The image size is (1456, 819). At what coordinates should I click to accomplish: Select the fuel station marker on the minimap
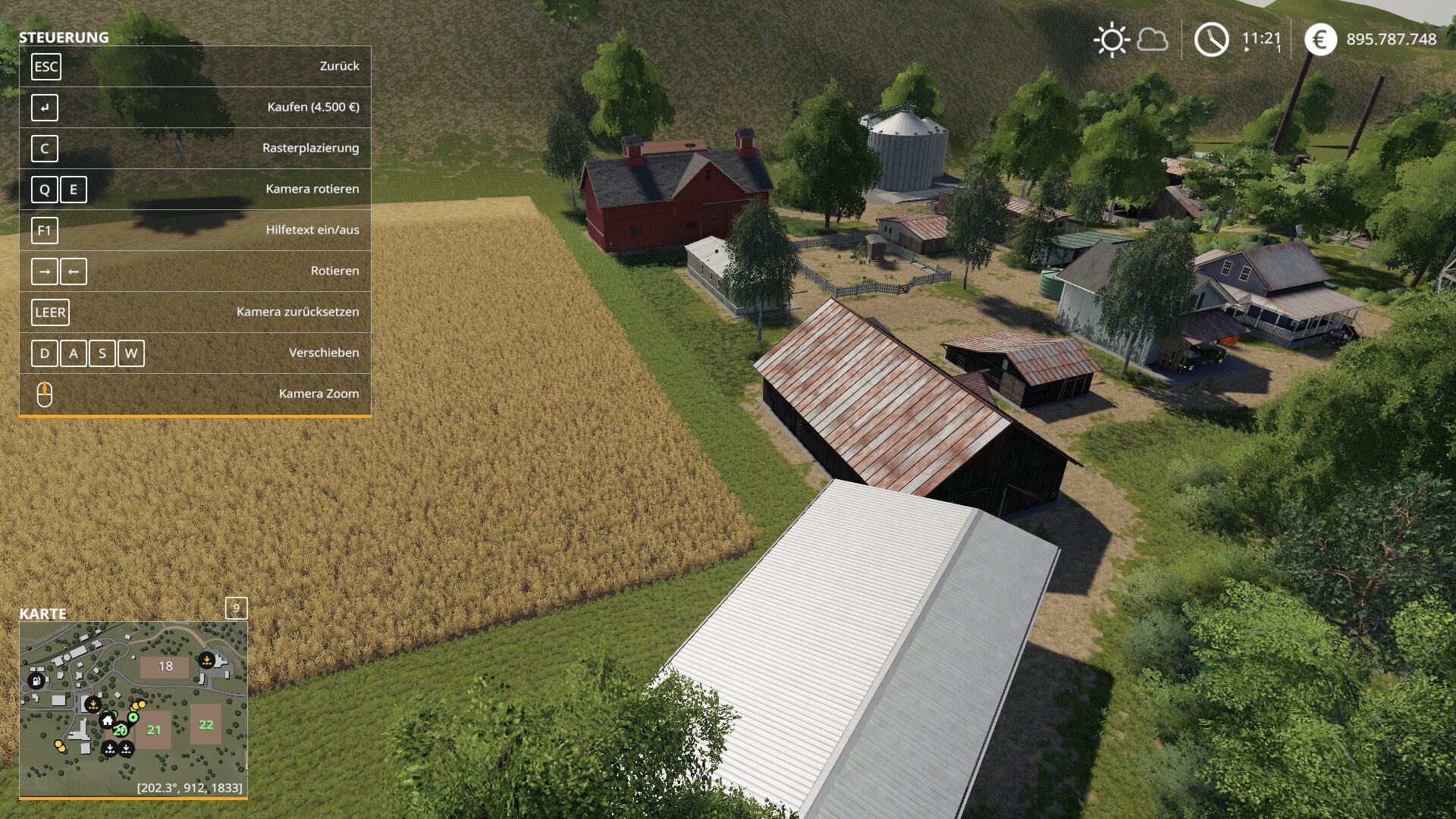36,680
